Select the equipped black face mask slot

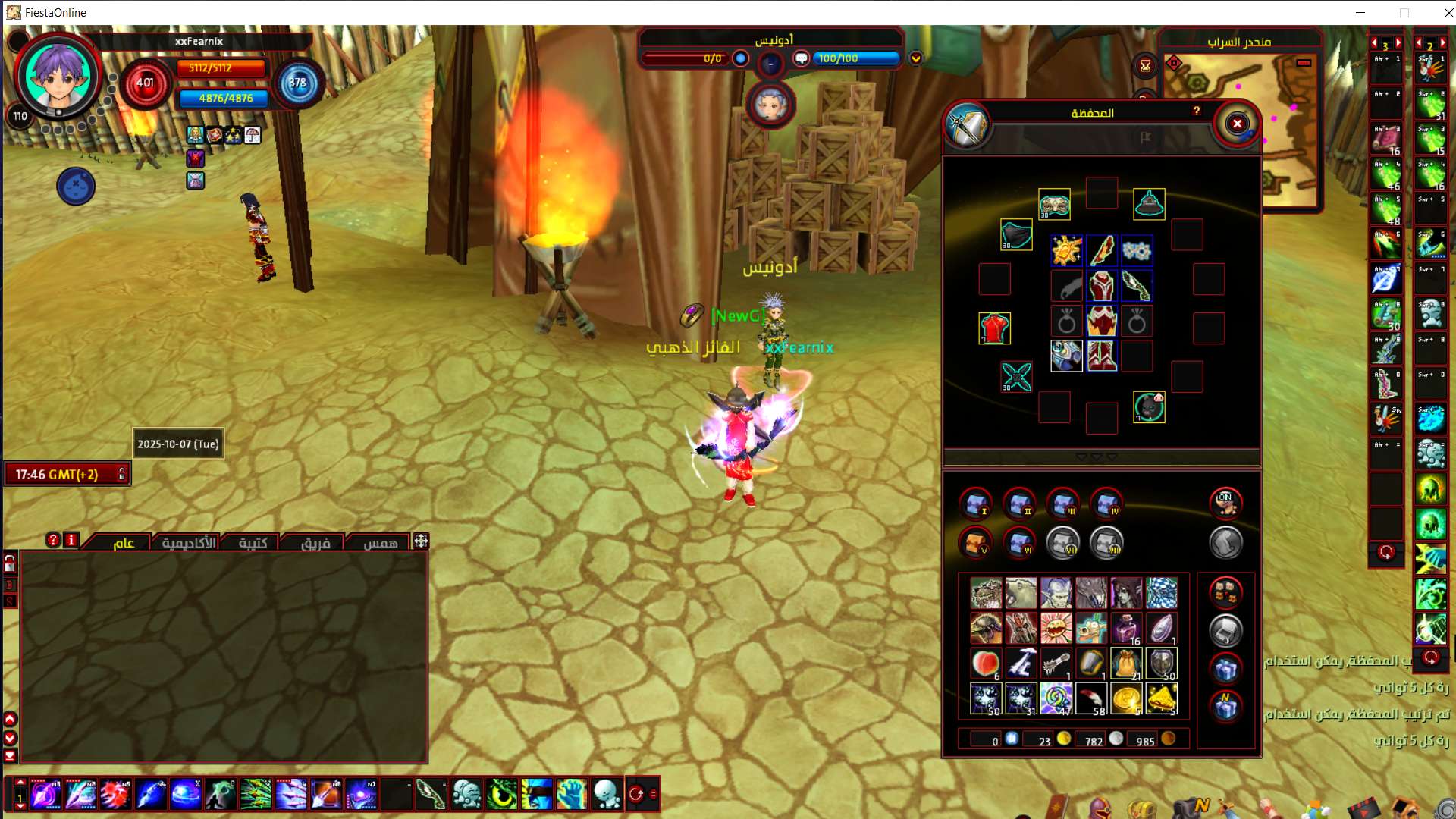1016,236
